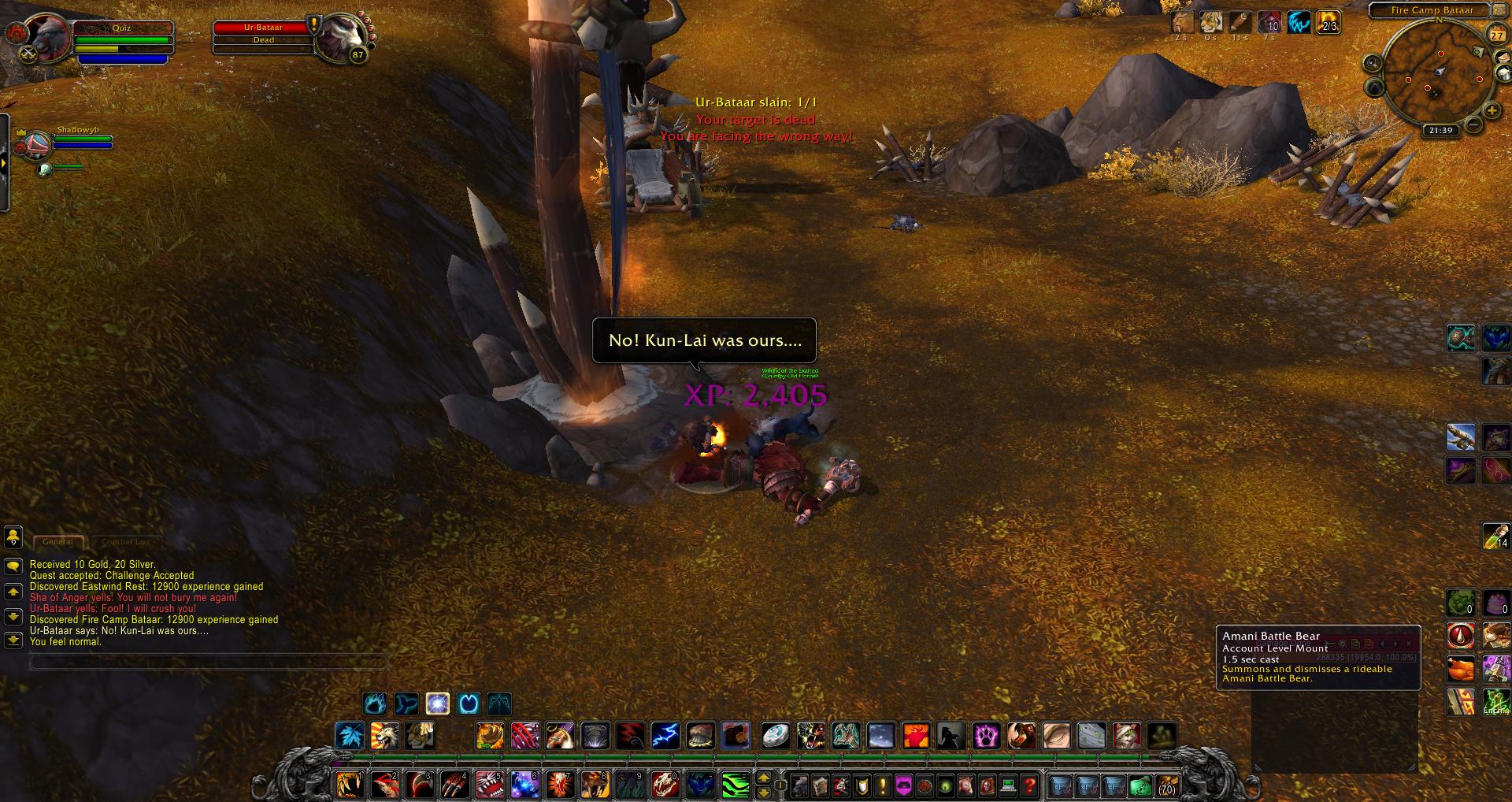
Task: Select the glowing white orb stance button
Action: [437, 703]
